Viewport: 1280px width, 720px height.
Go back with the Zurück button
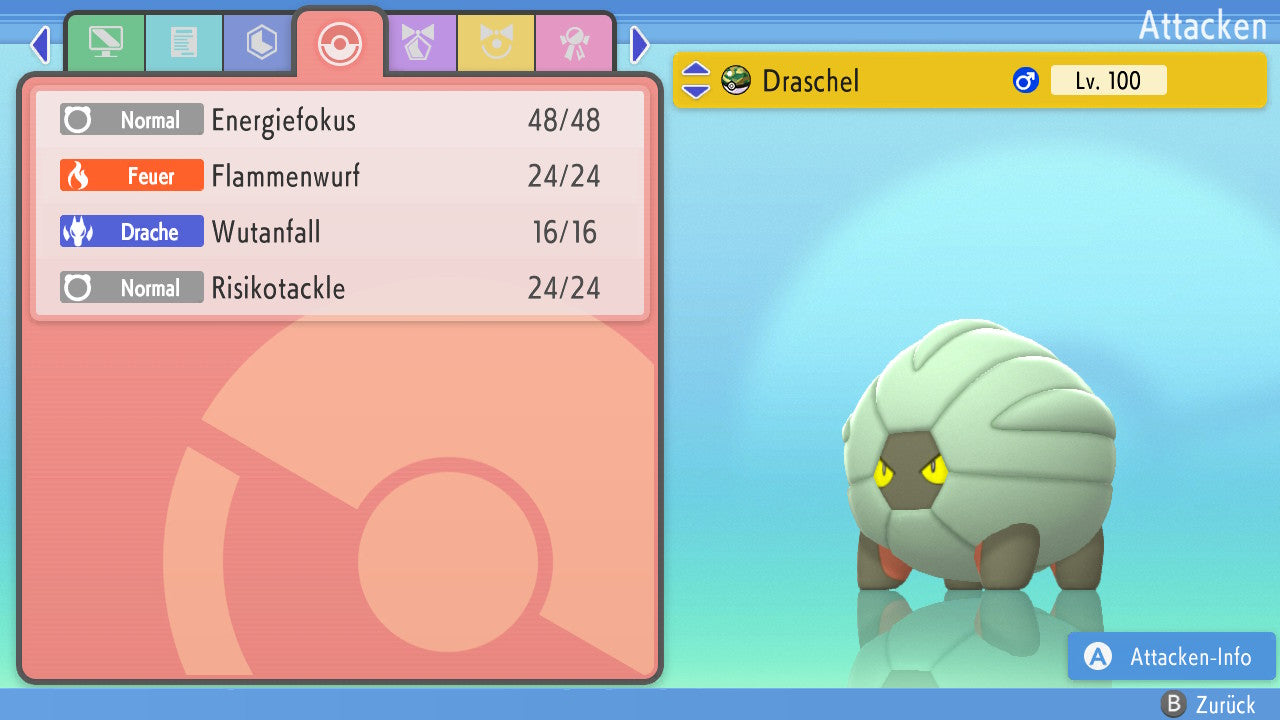[x=1208, y=704]
